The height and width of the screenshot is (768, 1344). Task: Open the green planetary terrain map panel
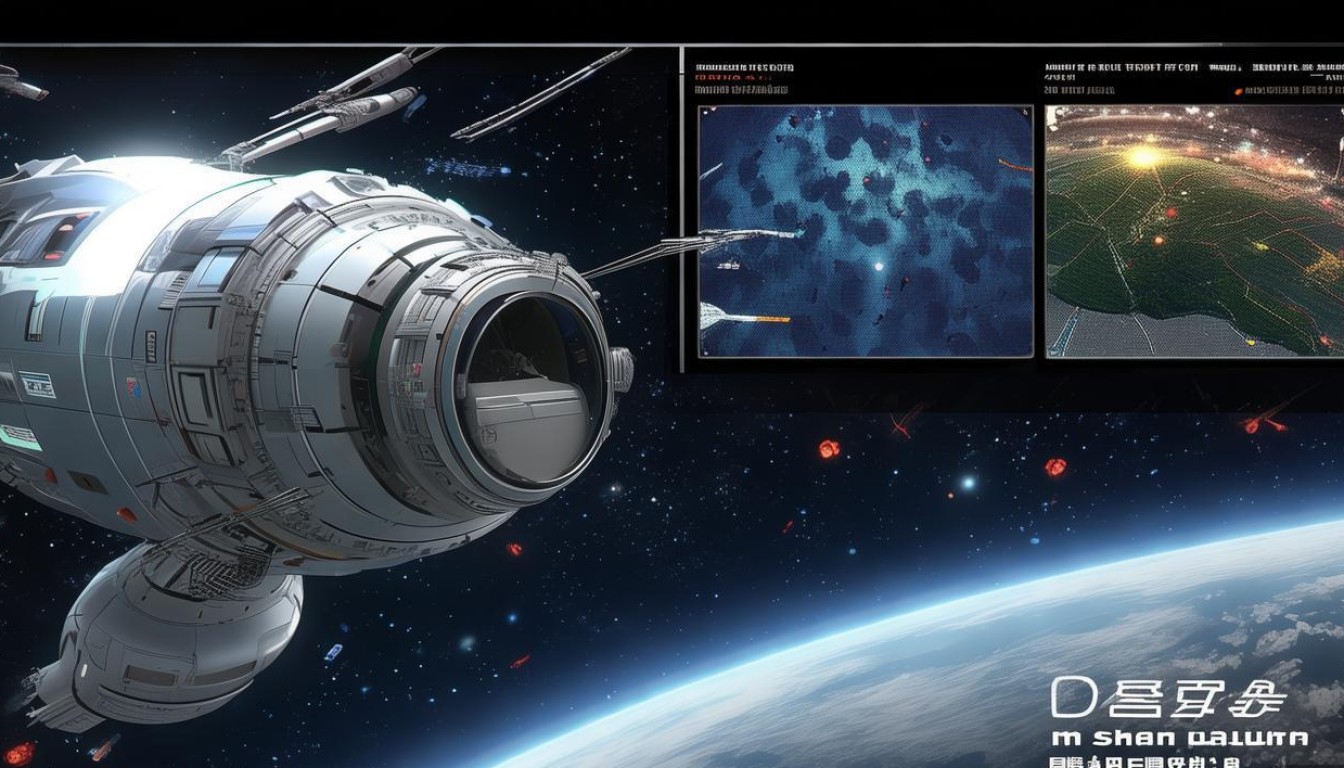coord(1194,231)
